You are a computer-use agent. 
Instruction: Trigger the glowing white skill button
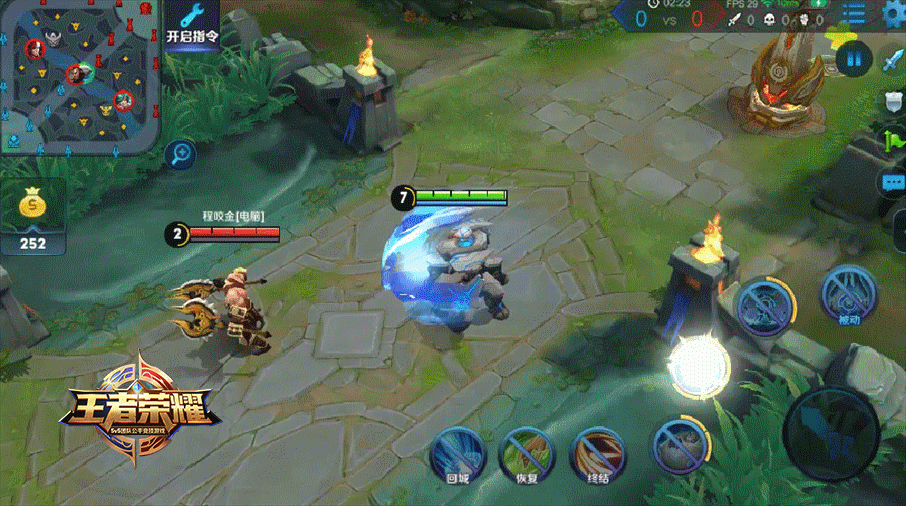coord(699,366)
